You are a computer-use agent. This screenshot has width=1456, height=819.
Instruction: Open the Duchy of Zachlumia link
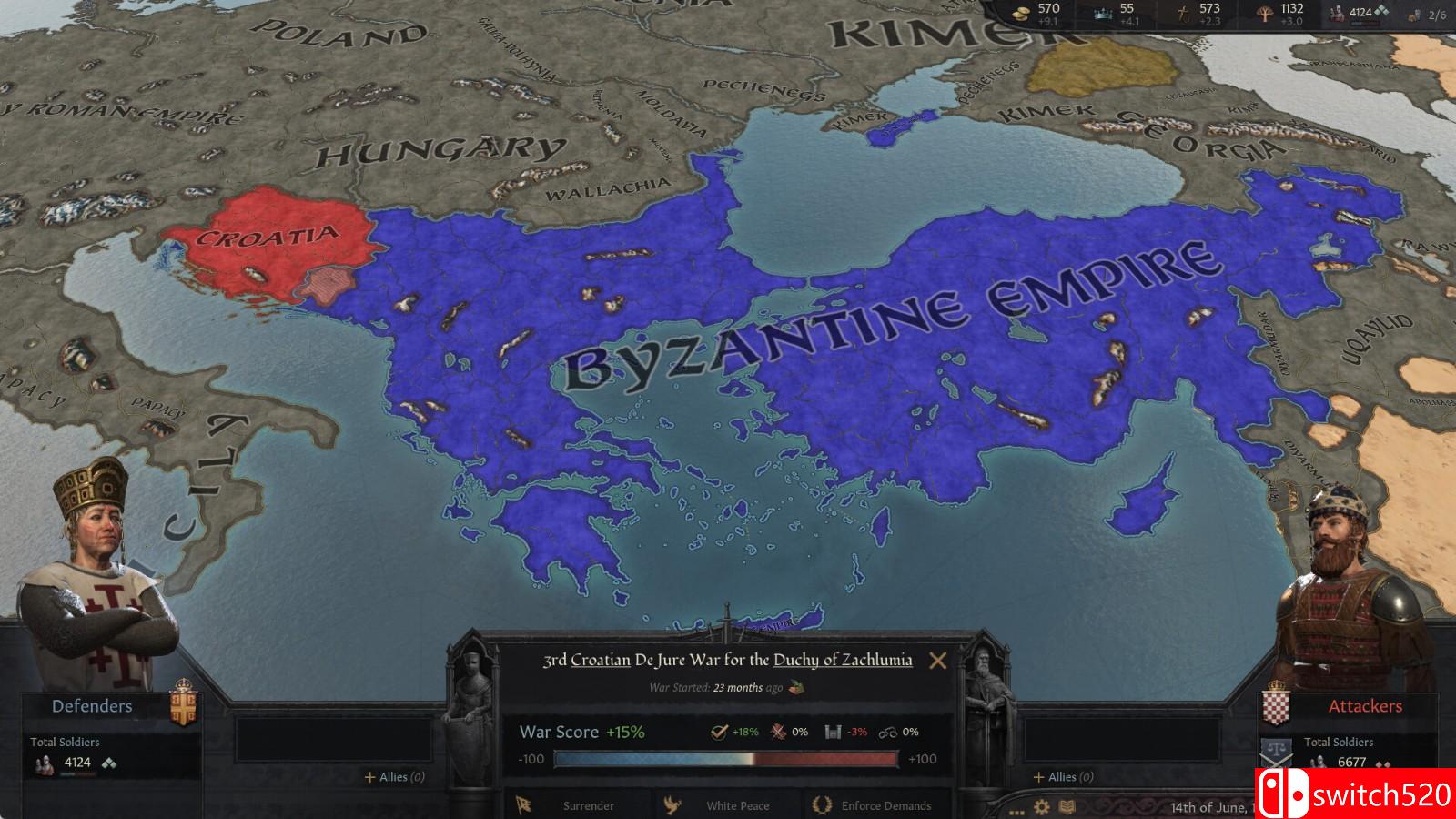[844, 662]
